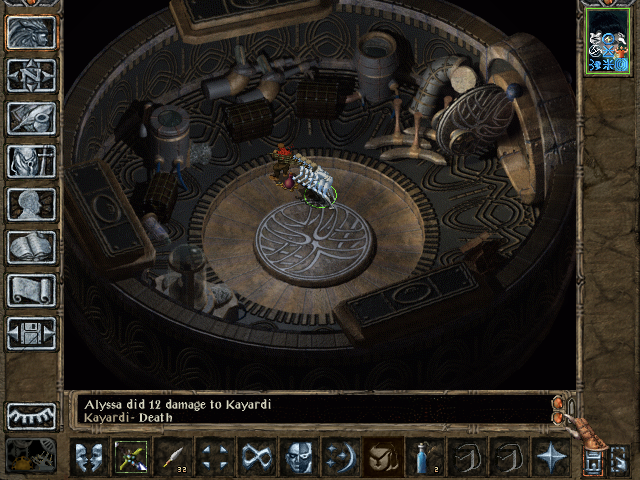Viewport: 640px width, 480px height.
Task: Select the weapon slot showing 32 ammo
Action: coord(173,458)
